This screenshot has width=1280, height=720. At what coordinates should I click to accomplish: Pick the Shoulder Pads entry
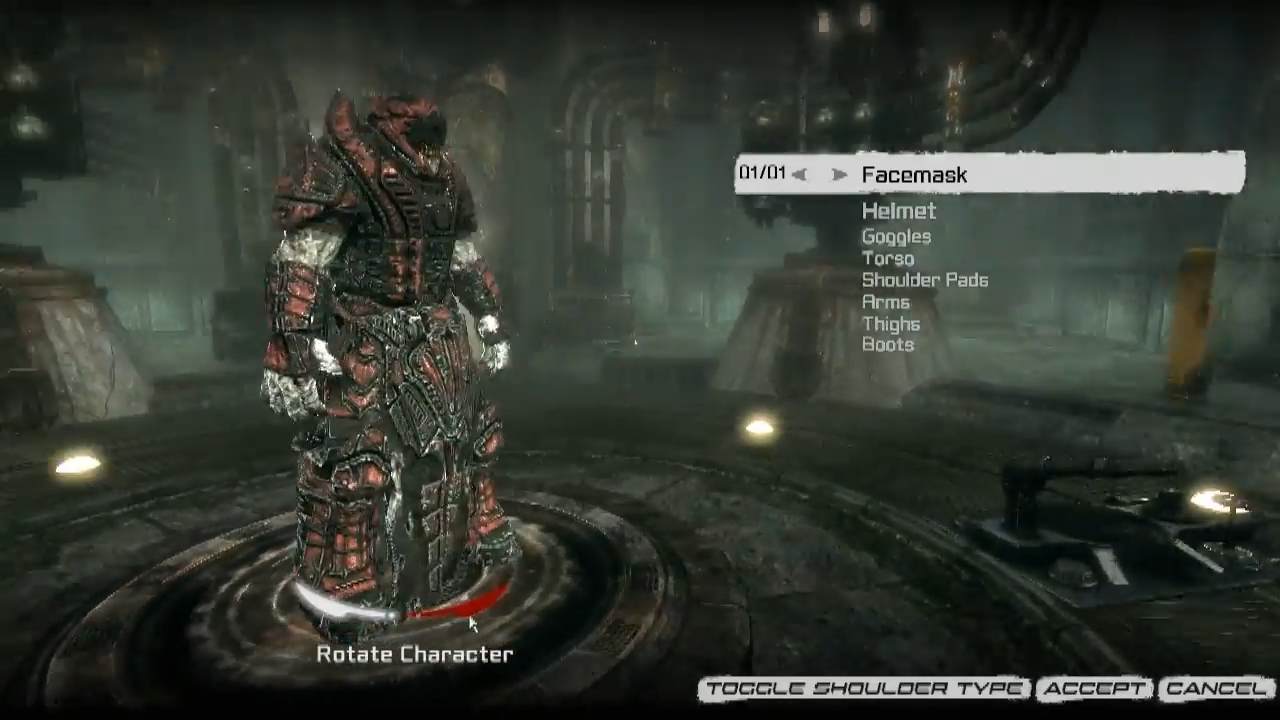(925, 280)
